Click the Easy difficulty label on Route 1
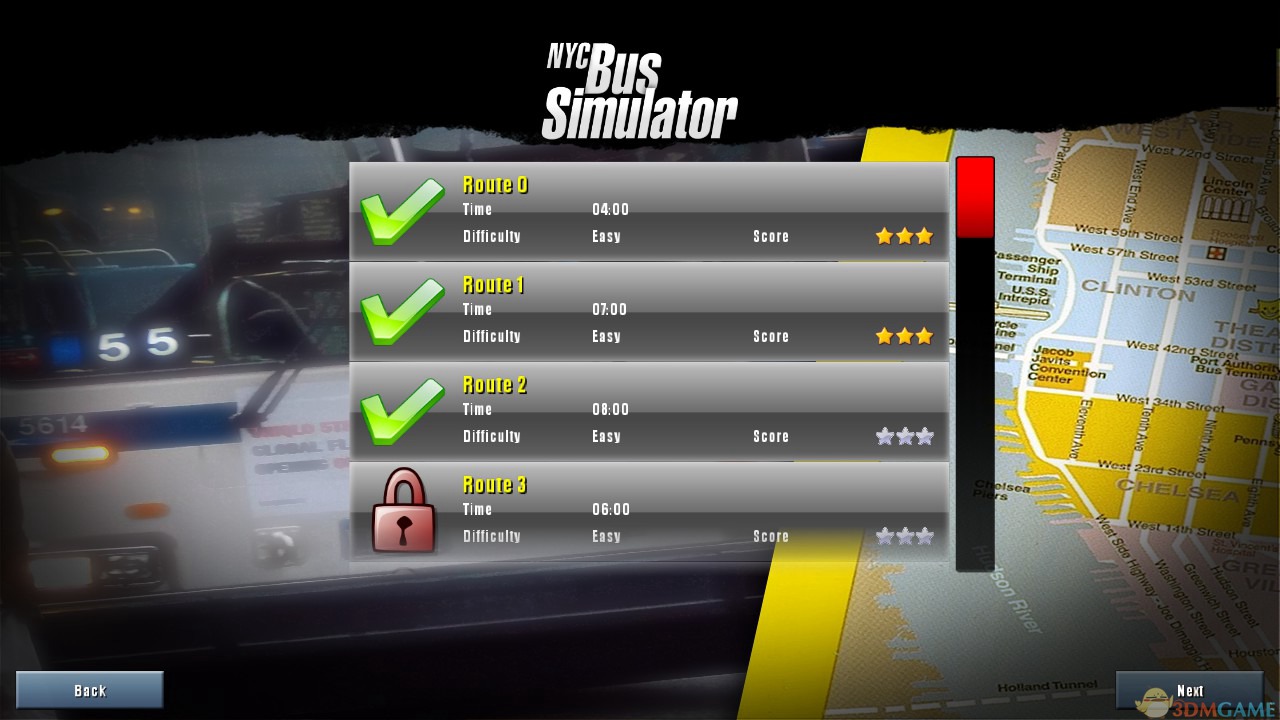 (x=605, y=336)
